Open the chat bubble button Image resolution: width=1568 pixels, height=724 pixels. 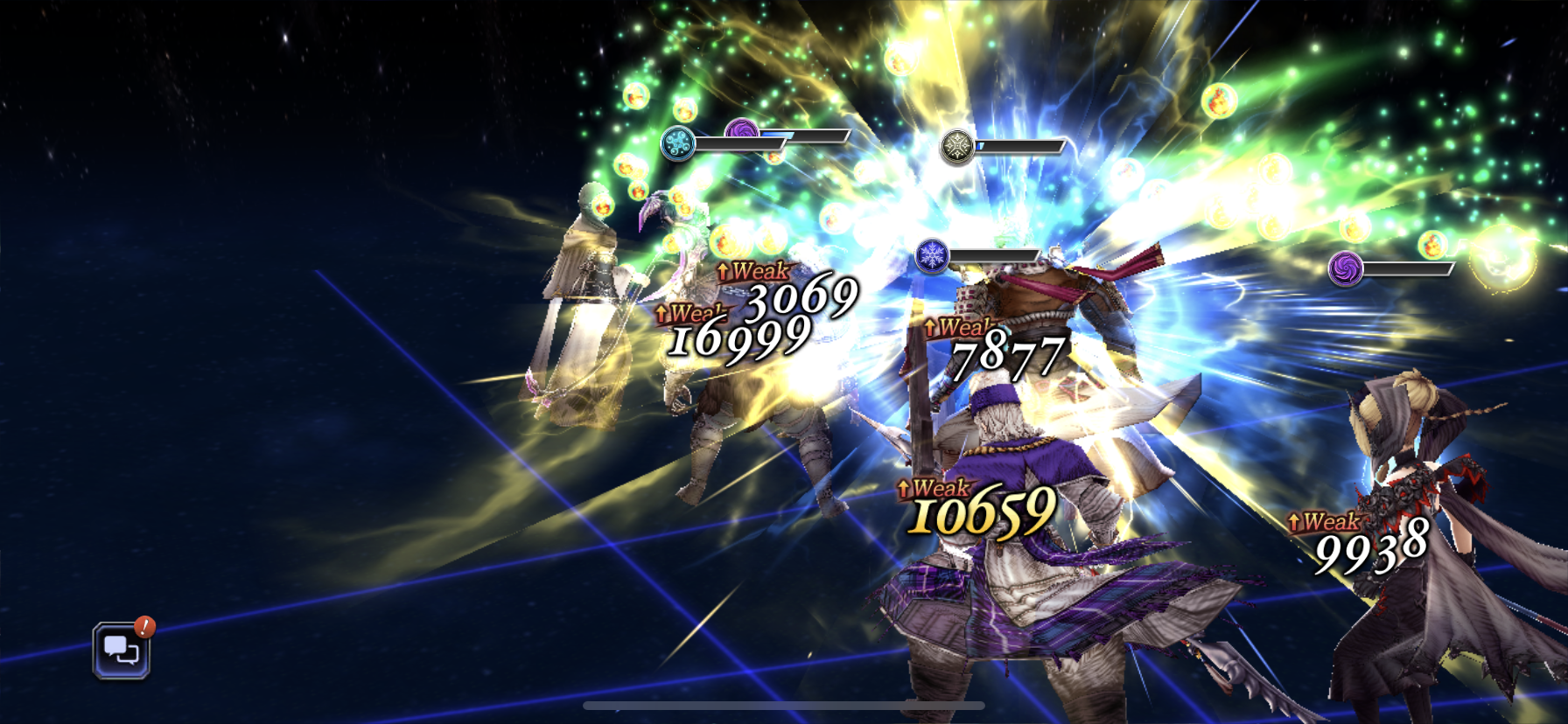click(x=122, y=651)
